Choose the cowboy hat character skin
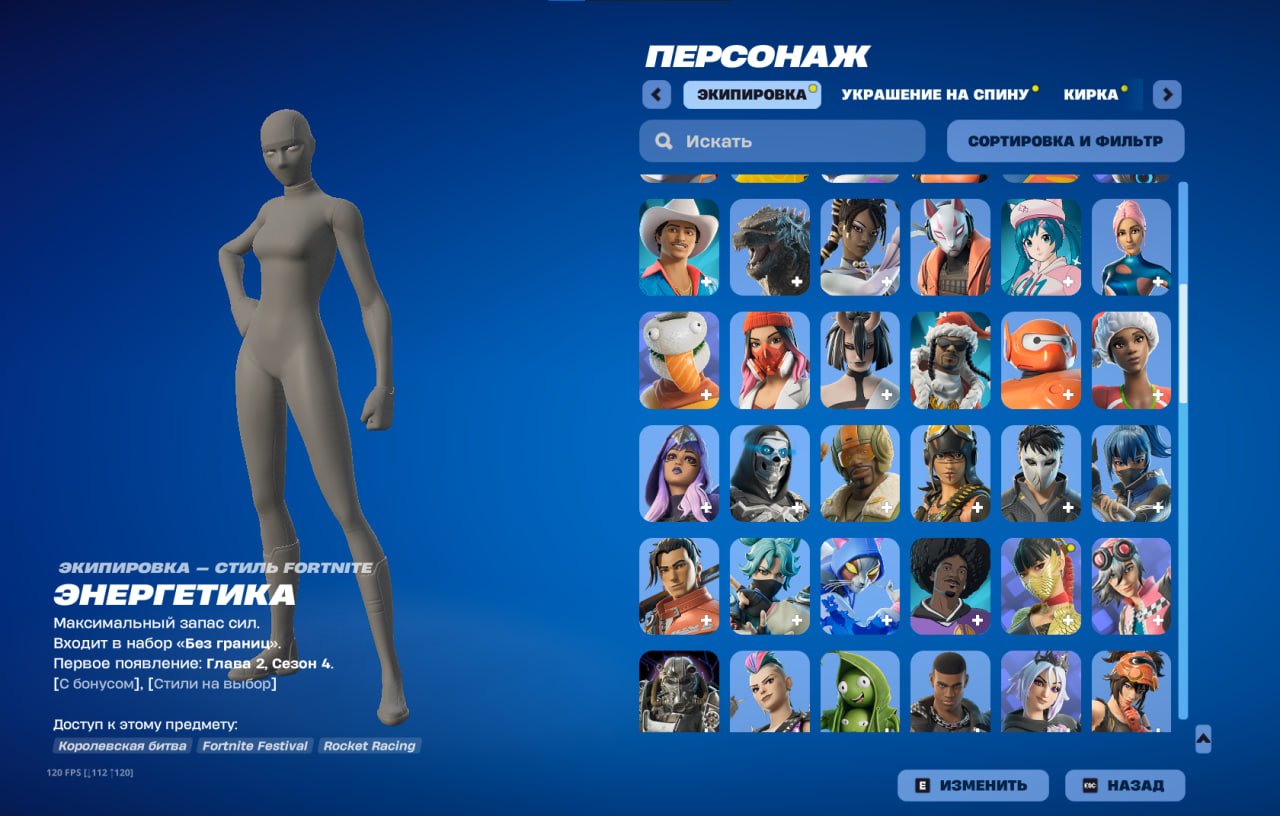Viewport: 1280px width, 816px height. (x=679, y=247)
